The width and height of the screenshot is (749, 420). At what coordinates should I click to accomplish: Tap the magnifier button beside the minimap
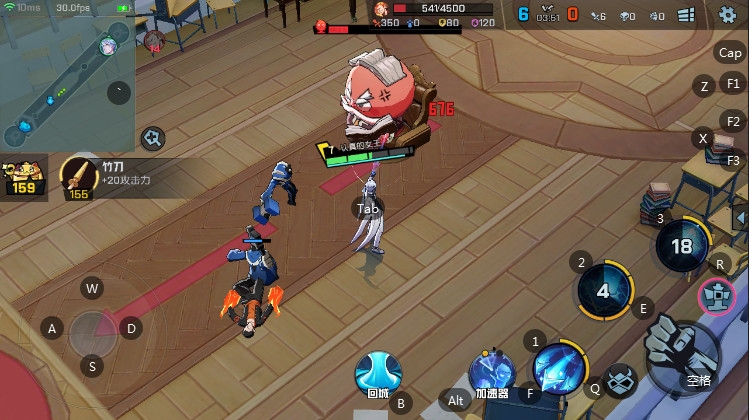point(153,138)
